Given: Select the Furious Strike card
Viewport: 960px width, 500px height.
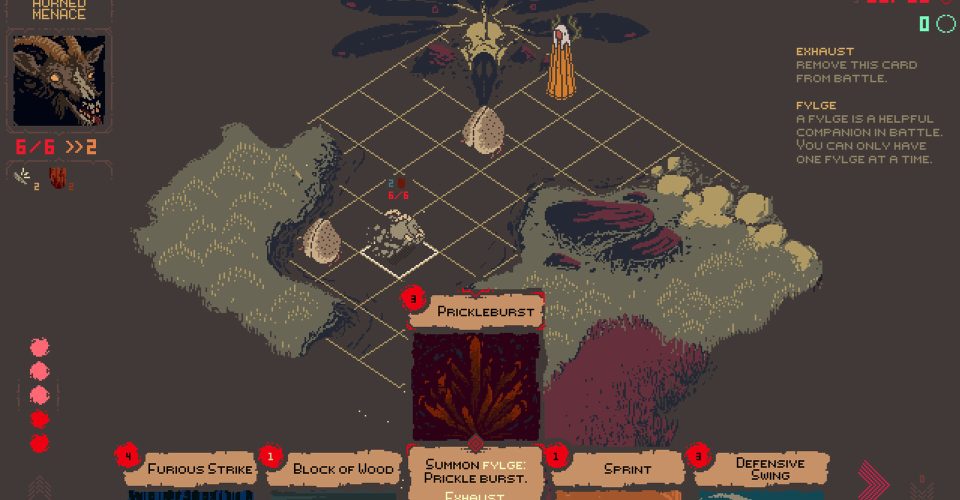Looking at the screenshot, I should point(189,469).
